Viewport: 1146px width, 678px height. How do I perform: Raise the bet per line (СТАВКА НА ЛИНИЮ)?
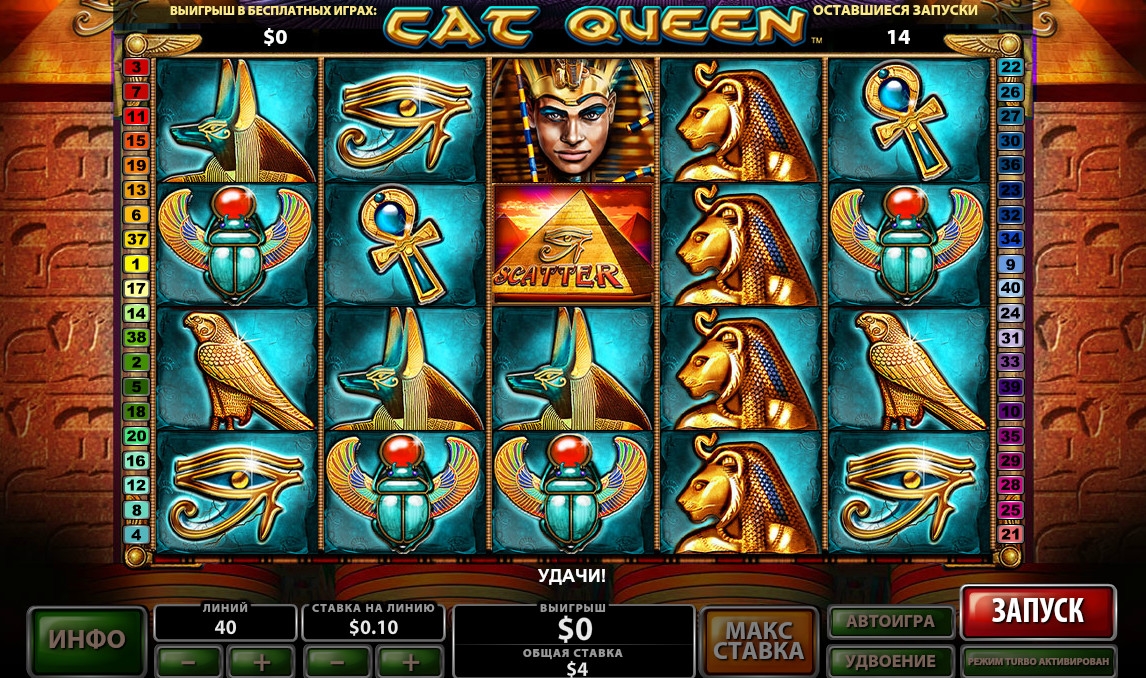(x=410, y=661)
